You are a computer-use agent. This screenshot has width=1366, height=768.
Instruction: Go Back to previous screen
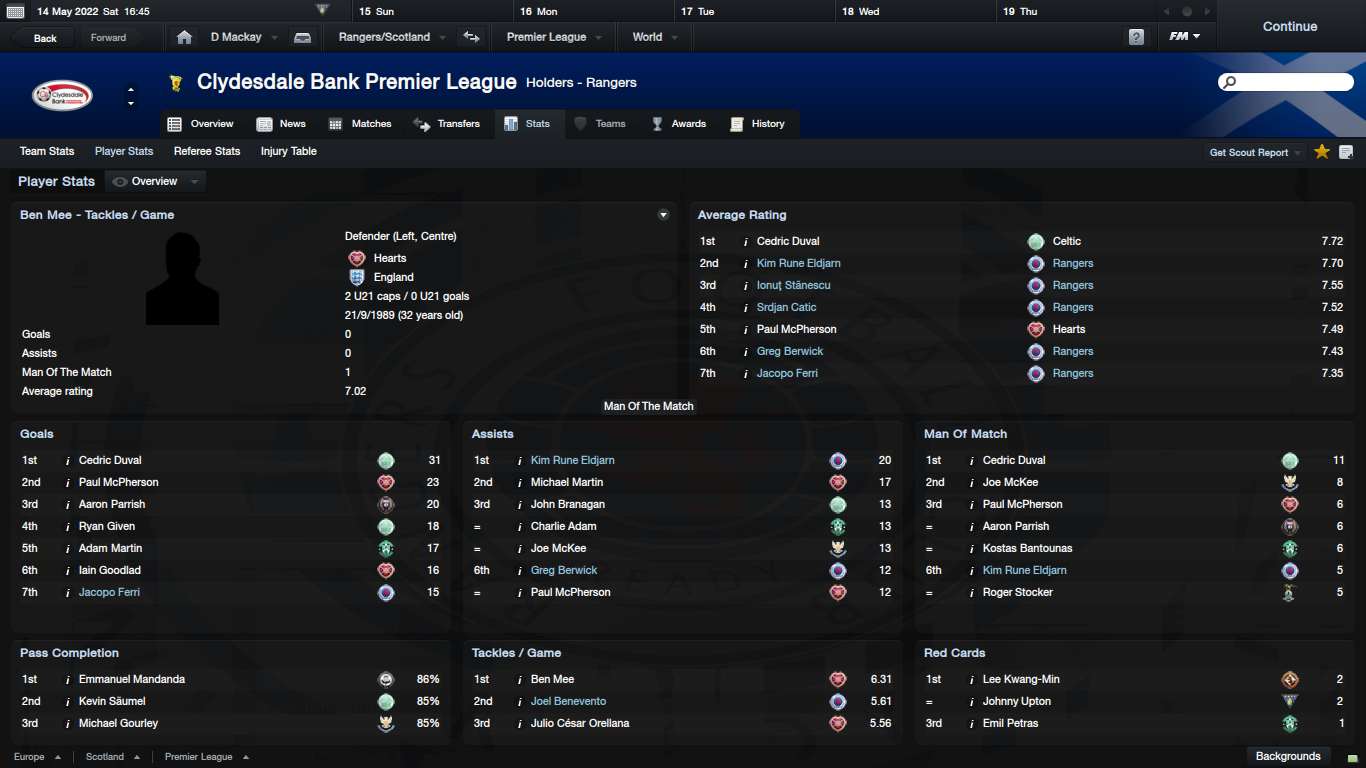[x=45, y=38]
